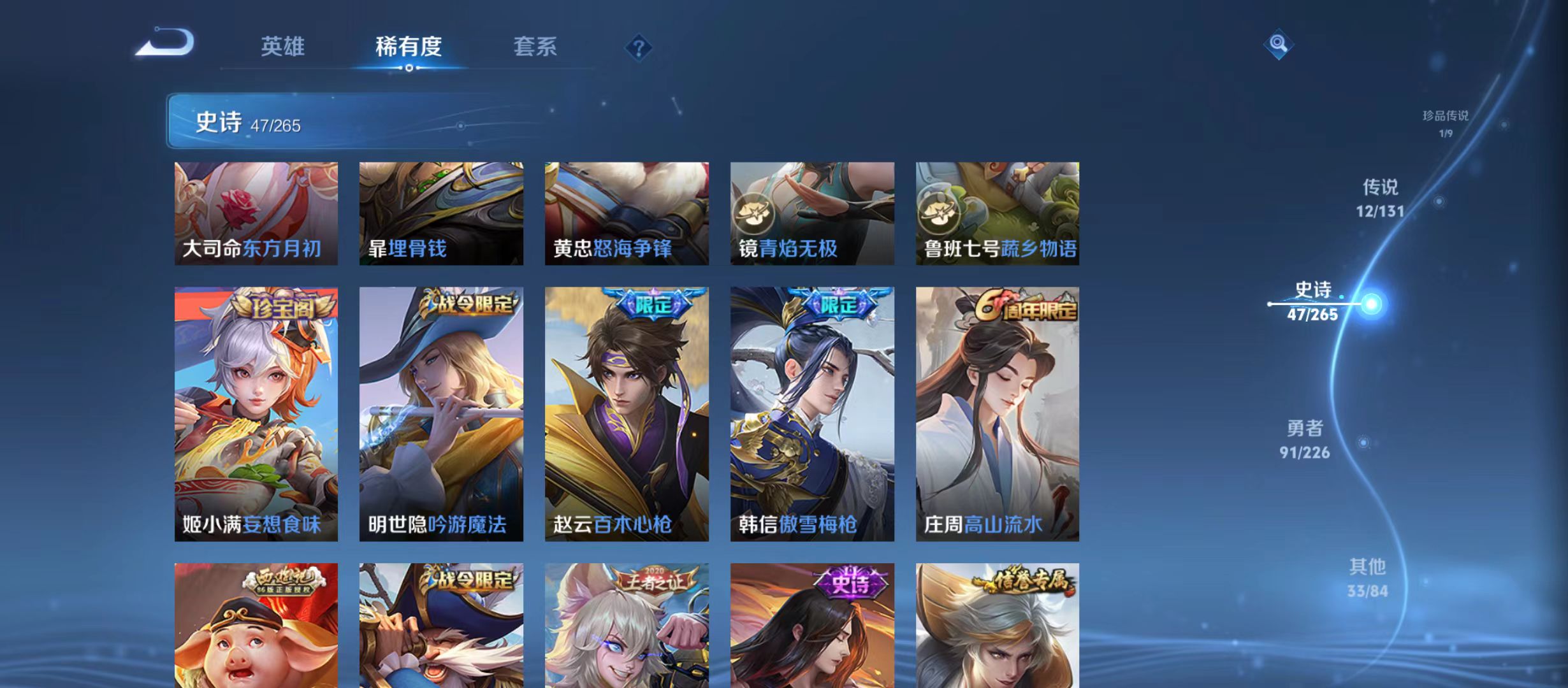Open the 其他 33/84 category

(x=1369, y=577)
